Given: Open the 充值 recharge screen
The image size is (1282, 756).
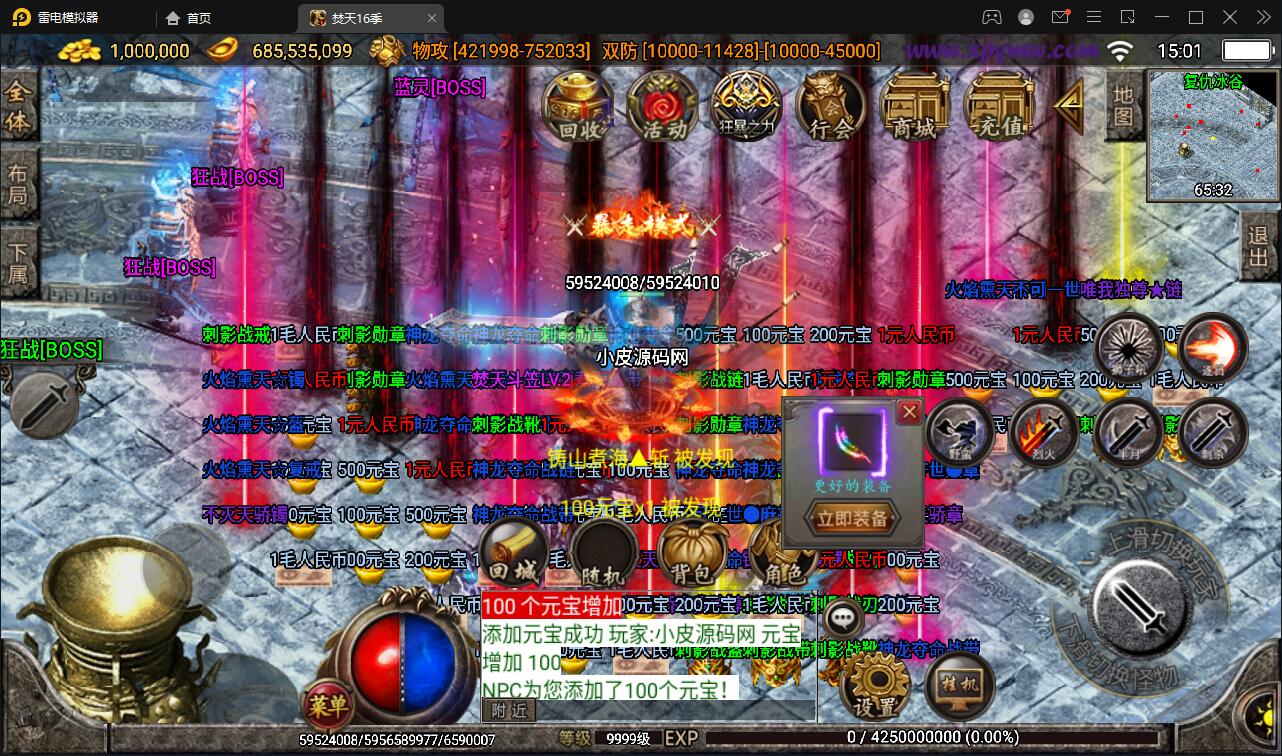Looking at the screenshot, I should (999, 105).
